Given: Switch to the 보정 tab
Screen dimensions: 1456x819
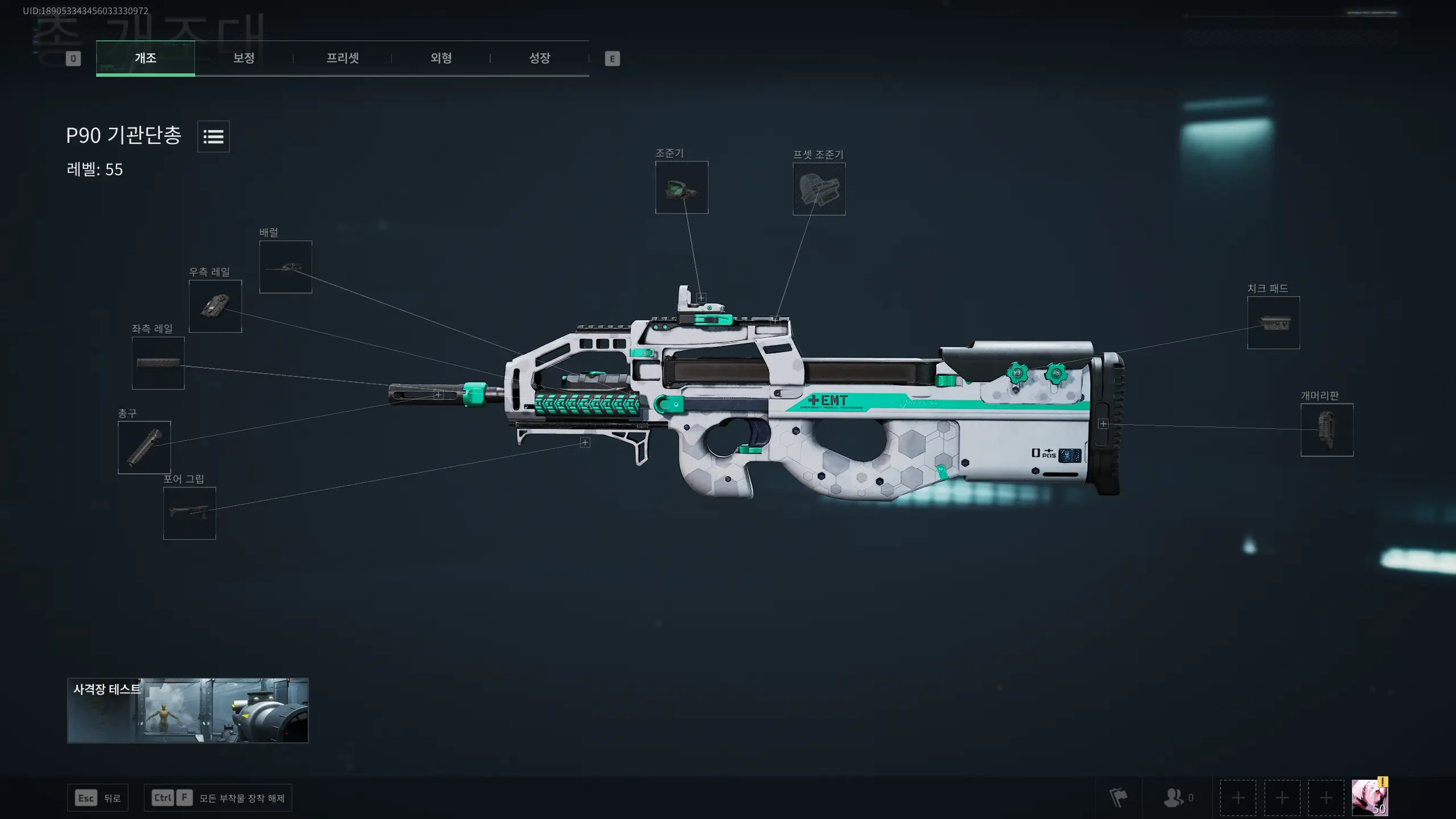Looking at the screenshot, I should 243,57.
